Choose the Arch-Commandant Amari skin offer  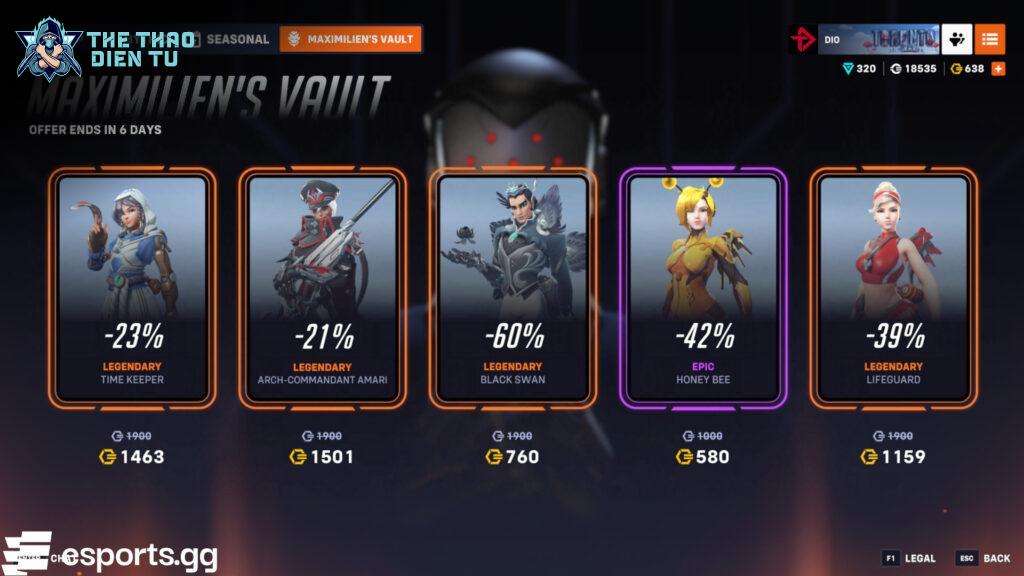pyautogui.click(x=322, y=288)
